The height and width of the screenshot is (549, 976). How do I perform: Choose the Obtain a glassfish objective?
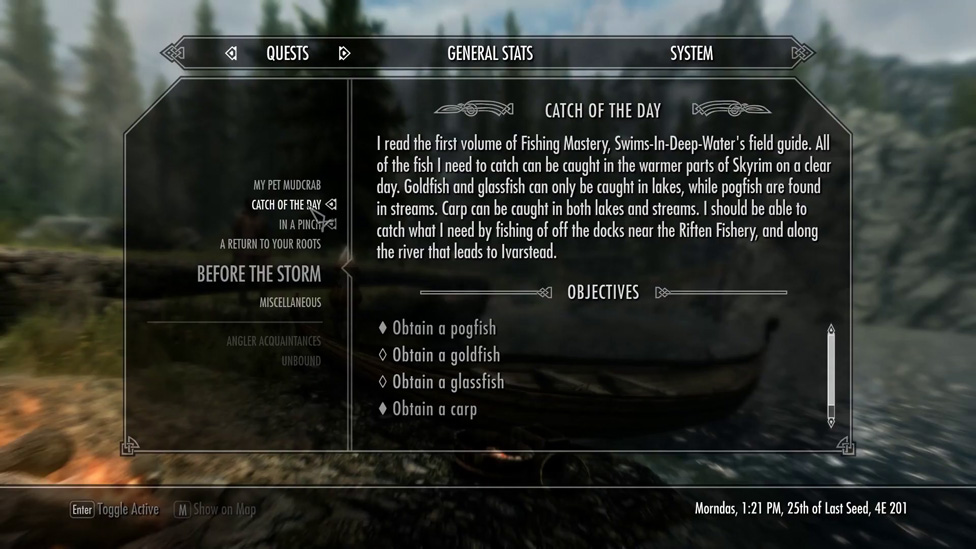(x=447, y=382)
